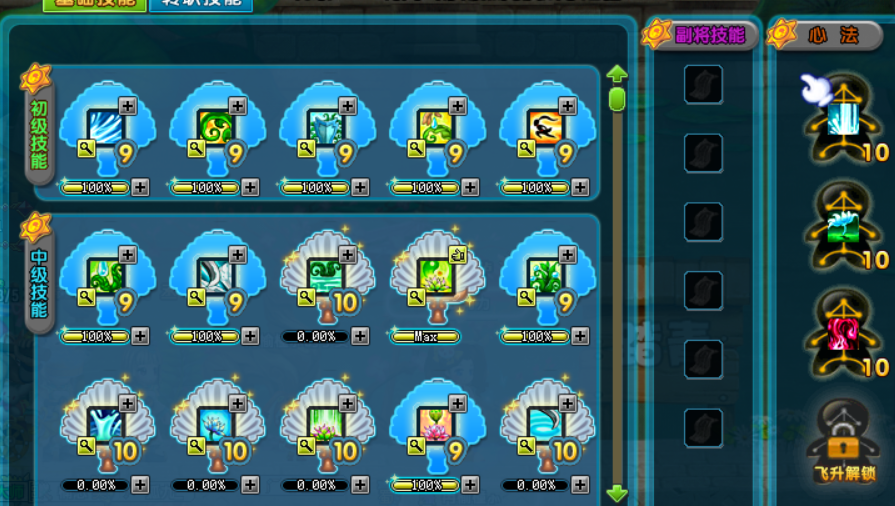Choose the green wave 心法 icon
Viewport: 895px width, 506px height.
(843, 228)
